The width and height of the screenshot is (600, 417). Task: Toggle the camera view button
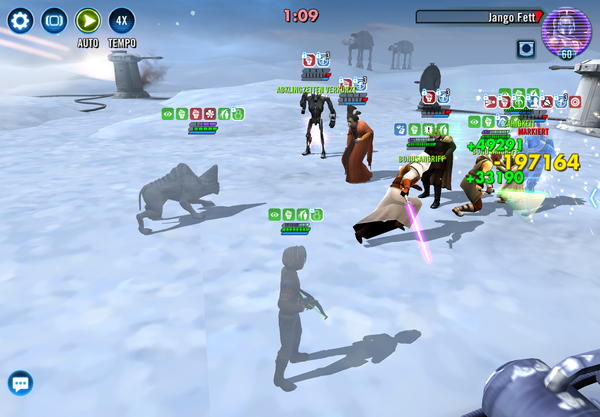click(x=54, y=20)
